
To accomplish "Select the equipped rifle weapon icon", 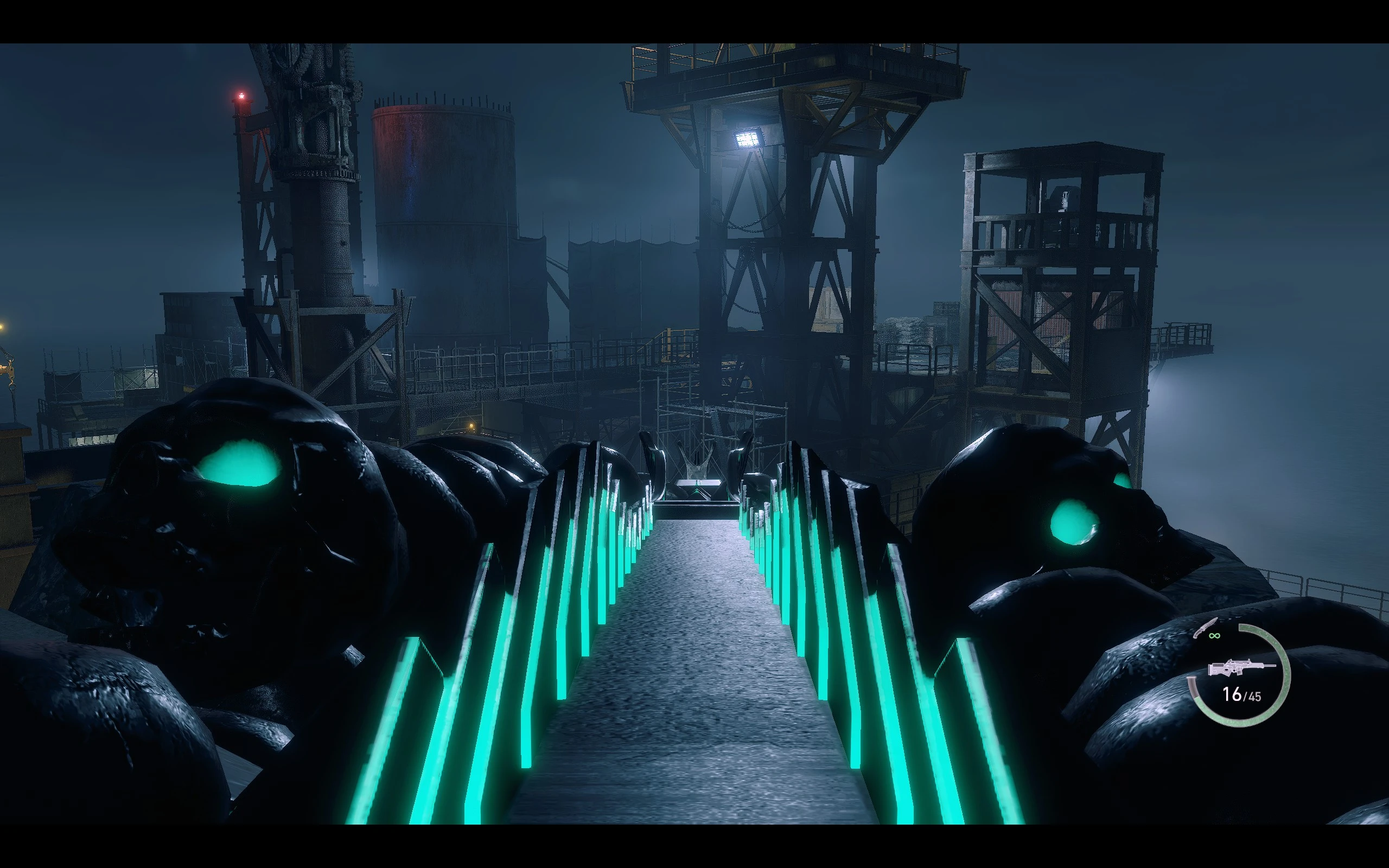I will coord(1240,668).
